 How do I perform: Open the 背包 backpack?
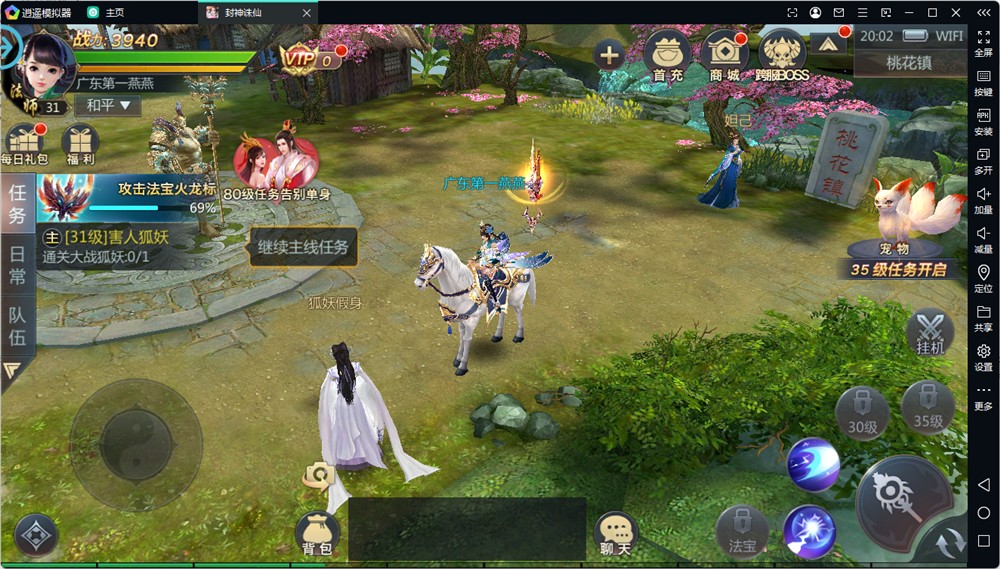tap(318, 534)
